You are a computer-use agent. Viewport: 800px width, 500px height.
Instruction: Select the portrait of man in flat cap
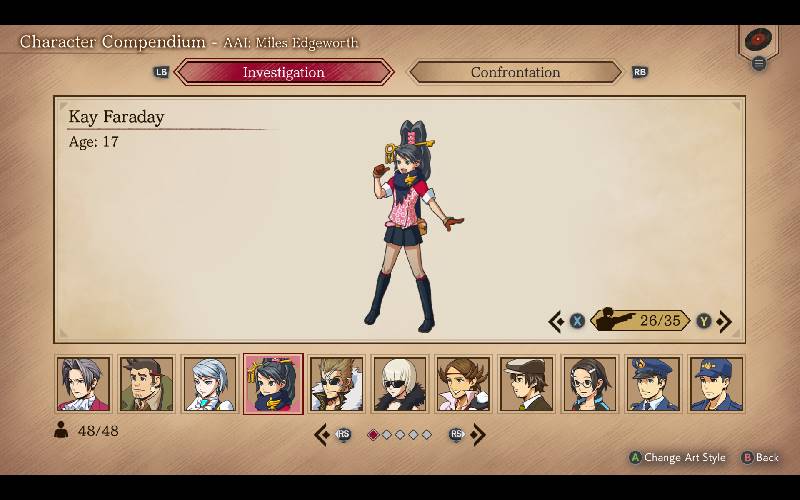(526, 384)
